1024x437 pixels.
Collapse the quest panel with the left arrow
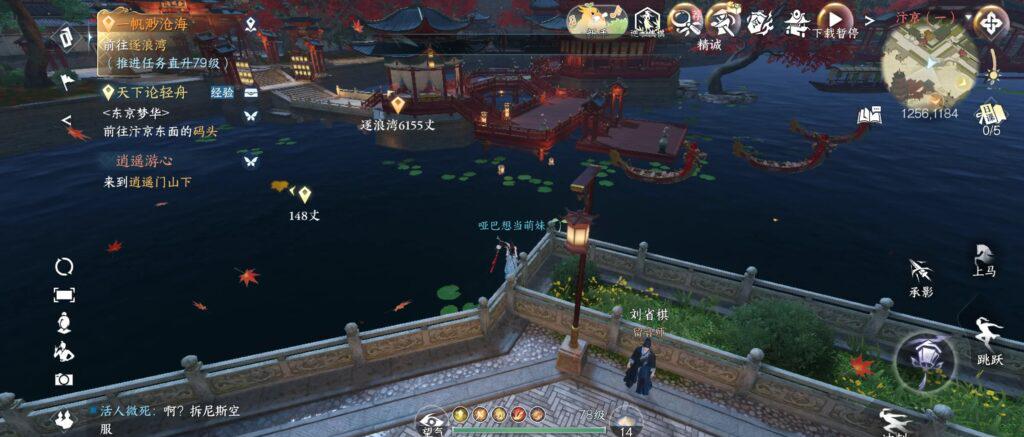tap(66, 121)
